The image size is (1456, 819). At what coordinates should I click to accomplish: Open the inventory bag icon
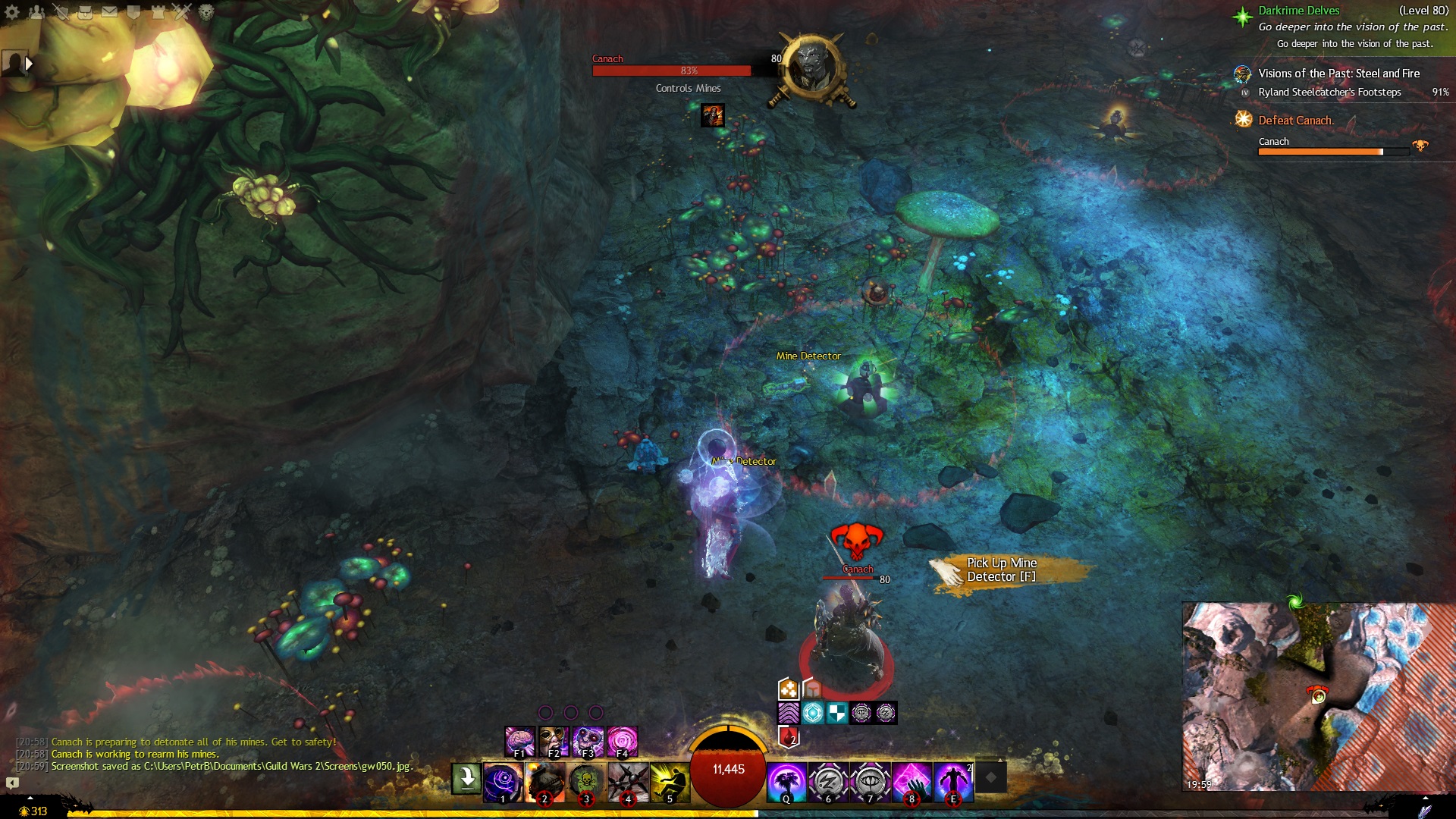click(86, 12)
